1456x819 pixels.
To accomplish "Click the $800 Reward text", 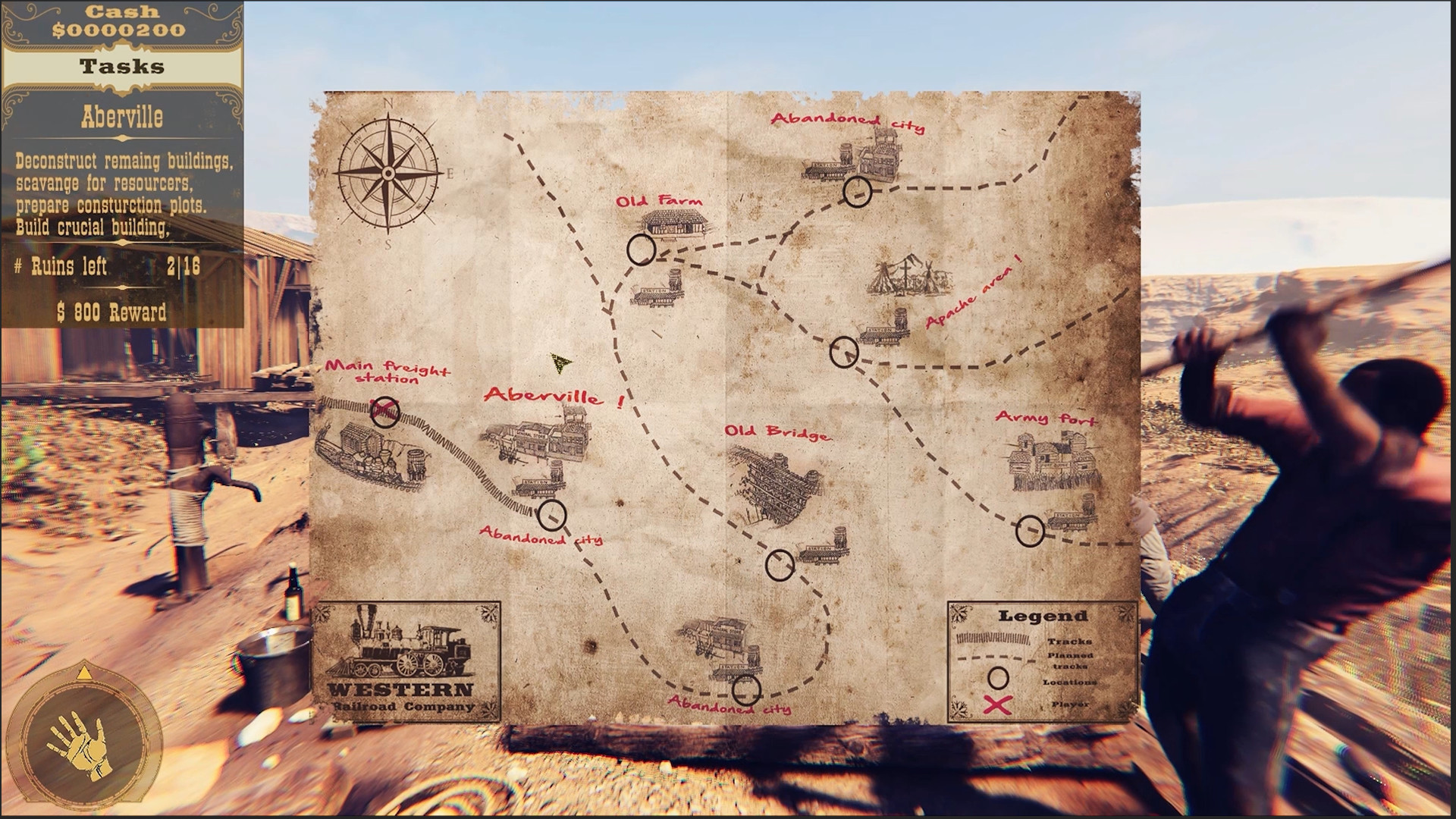I will 111,311.
